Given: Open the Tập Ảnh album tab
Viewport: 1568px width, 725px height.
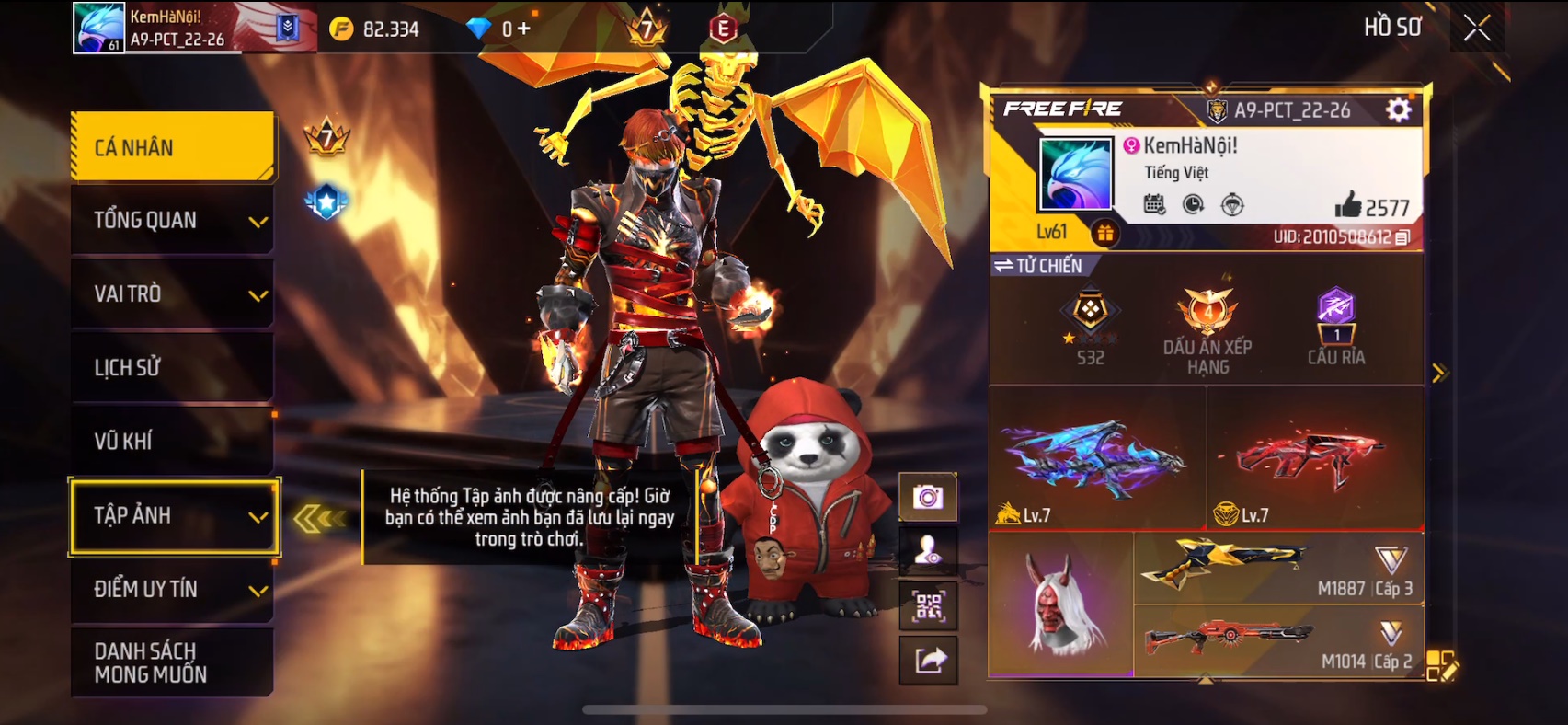Looking at the screenshot, I should [x=173, y=515].
